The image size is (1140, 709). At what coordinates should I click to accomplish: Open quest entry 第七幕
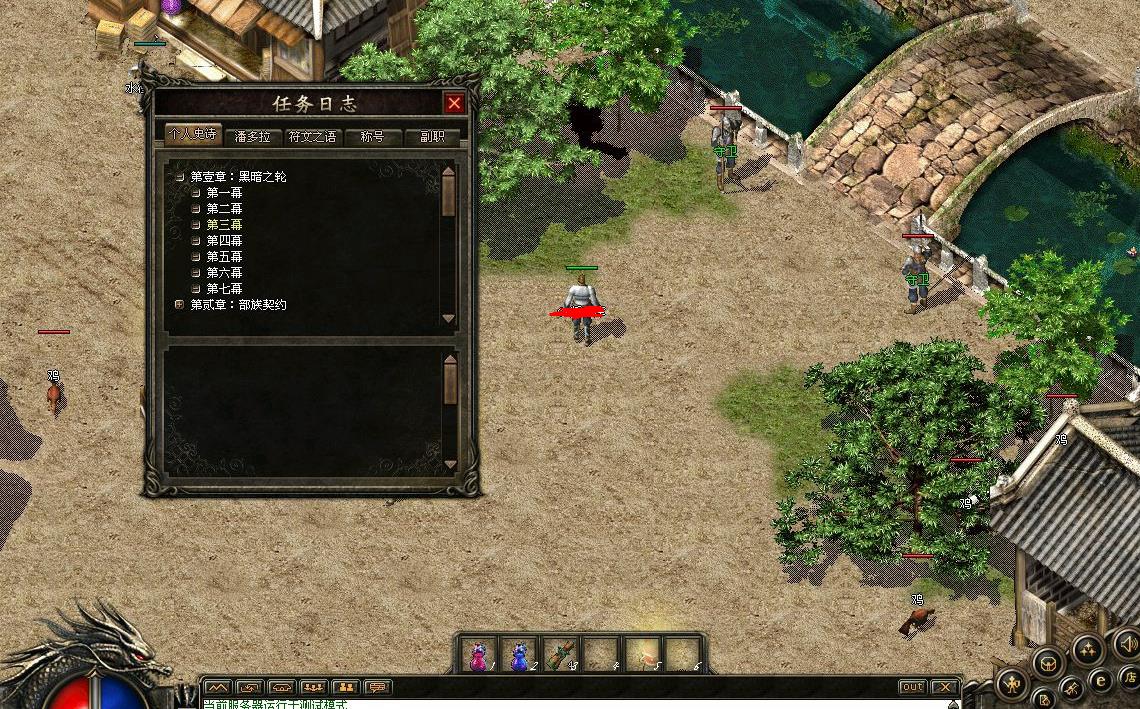pos(224,289)
